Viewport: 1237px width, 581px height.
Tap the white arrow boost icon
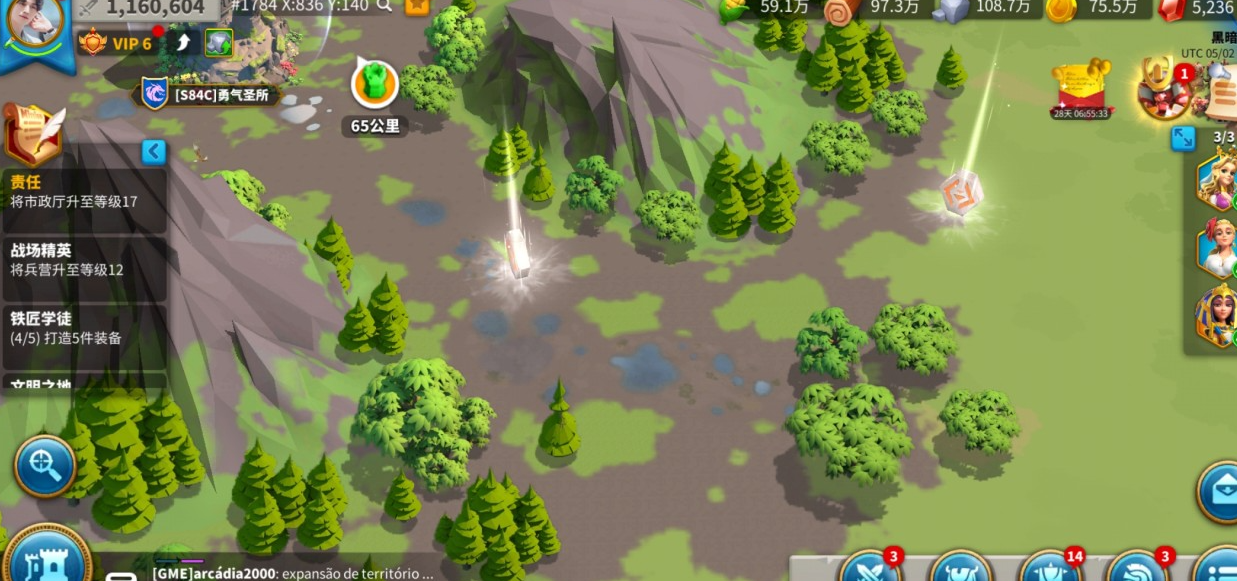tap(183, 43)
